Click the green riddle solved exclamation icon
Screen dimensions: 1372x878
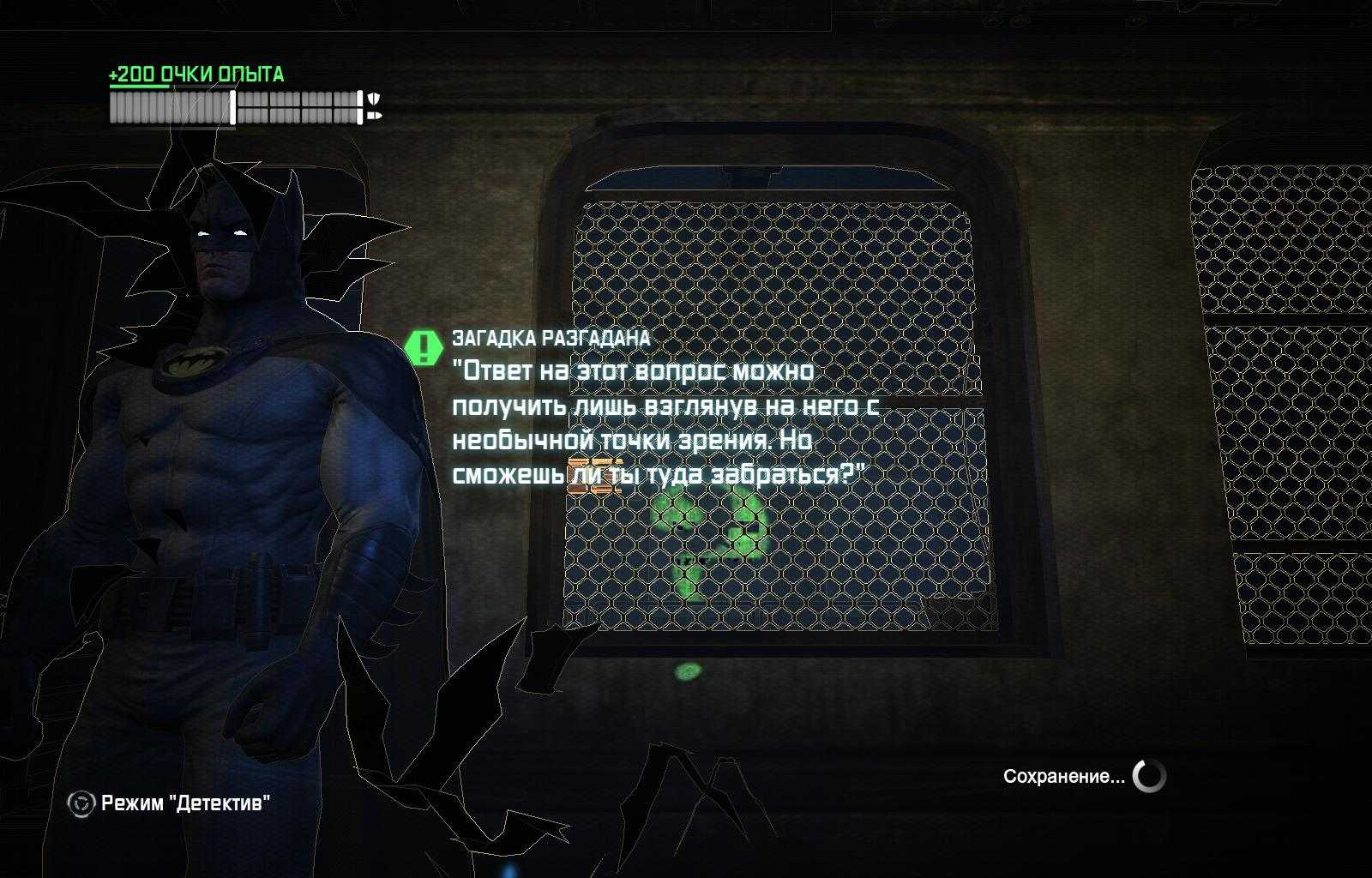coord(422,347)
